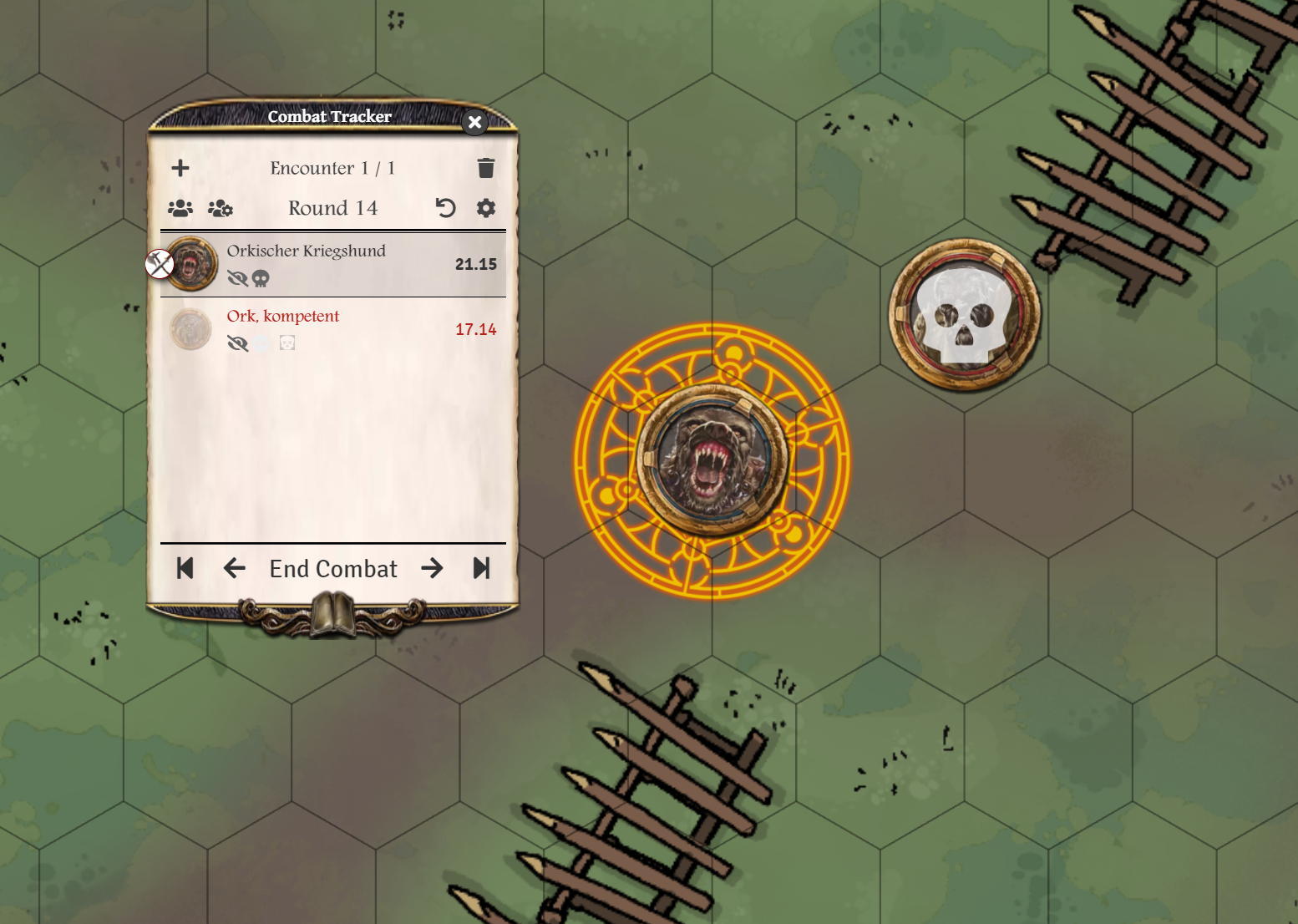Jump to first turn with skip-back control
This screenshot has width=1298, height=924.
point(185,568)
